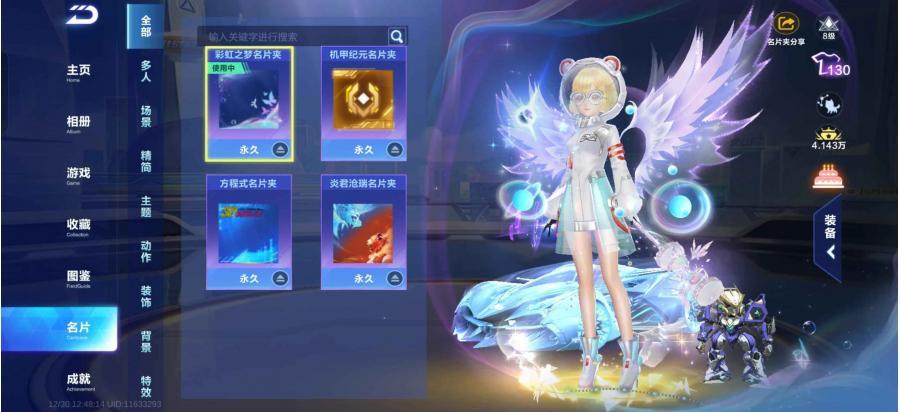Viewport: 900px width, 412px height.
Task: Share the card via 名片夹分享
Action: point(786,28)
